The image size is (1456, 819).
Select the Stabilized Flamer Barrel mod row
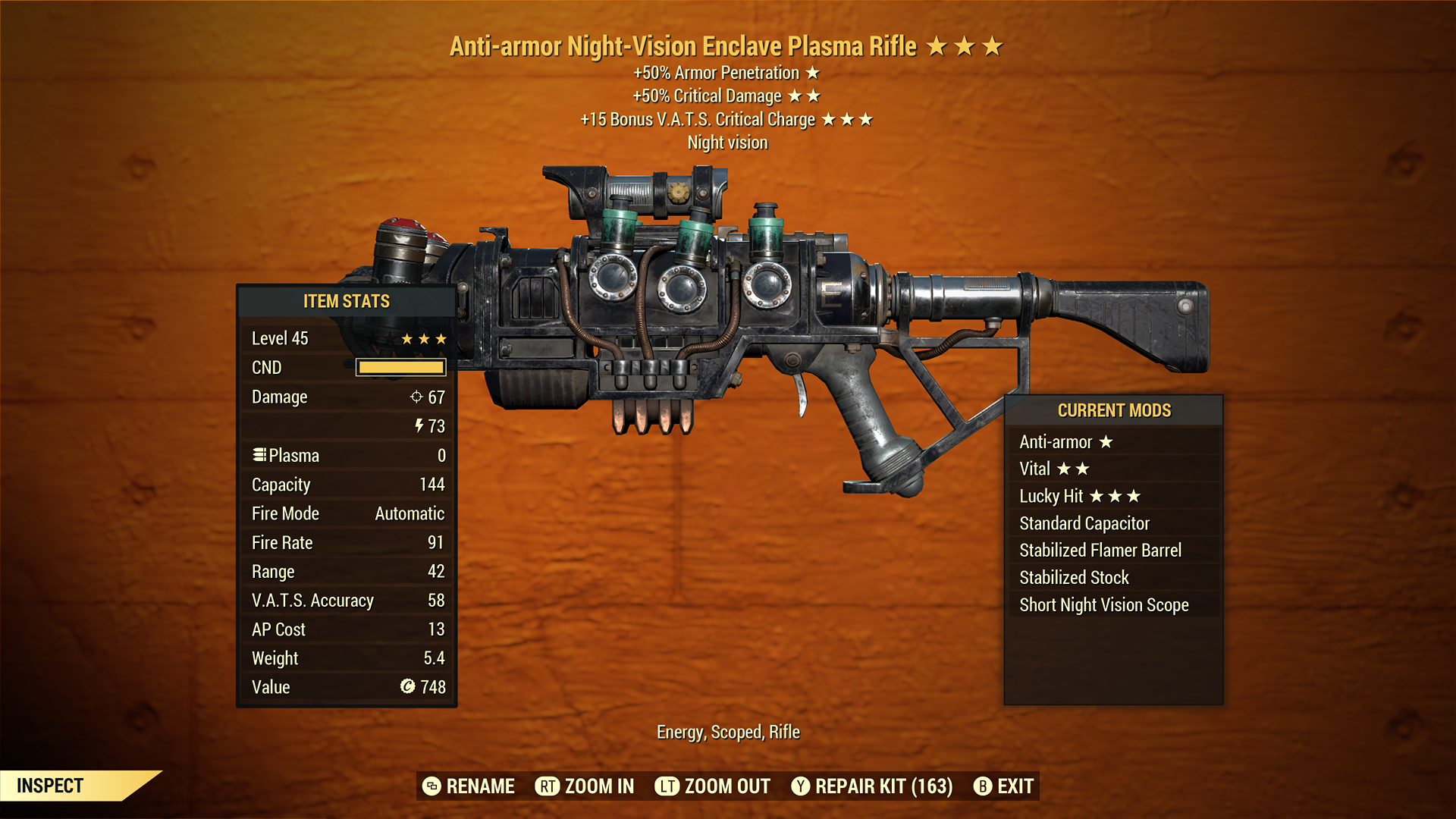[1100, 550]
